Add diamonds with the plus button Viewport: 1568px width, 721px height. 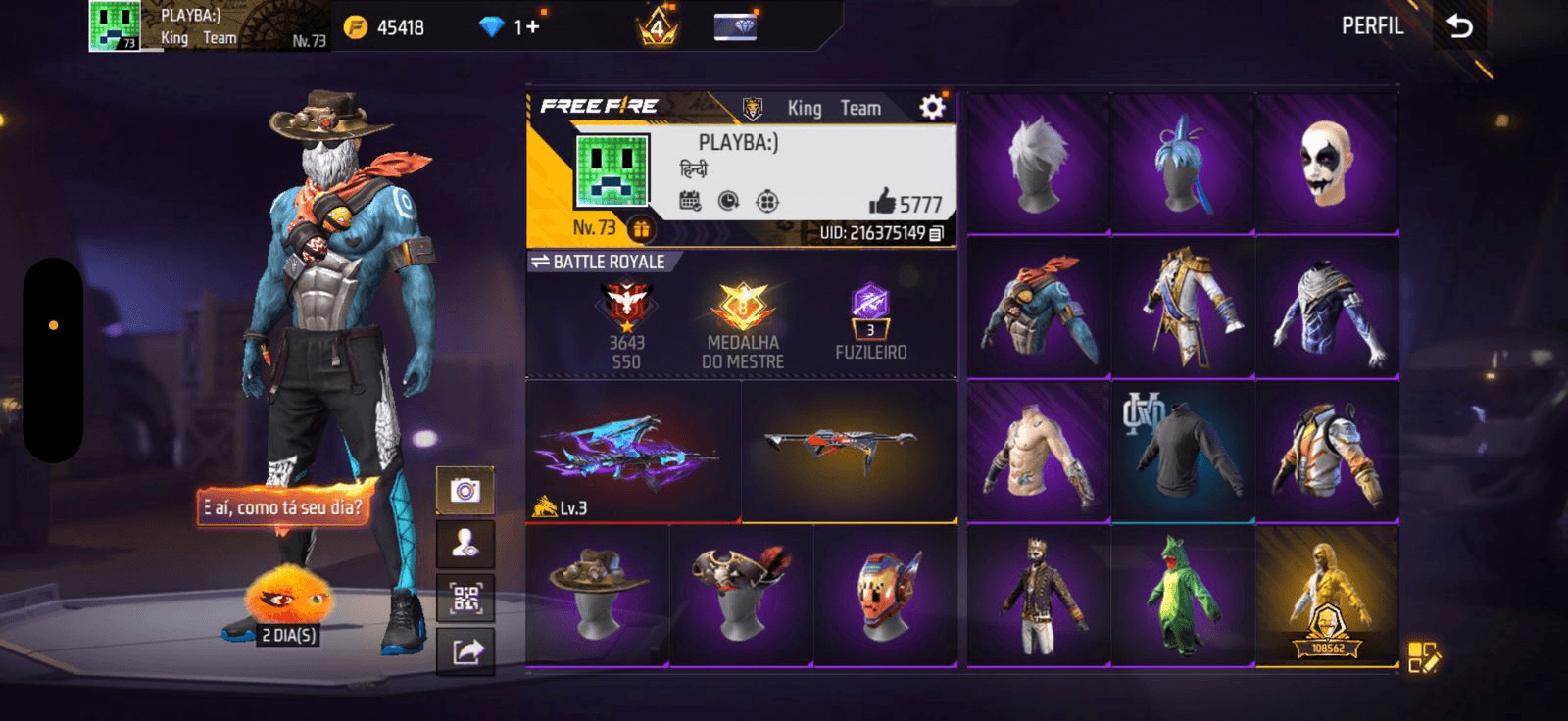coord(533,26)
